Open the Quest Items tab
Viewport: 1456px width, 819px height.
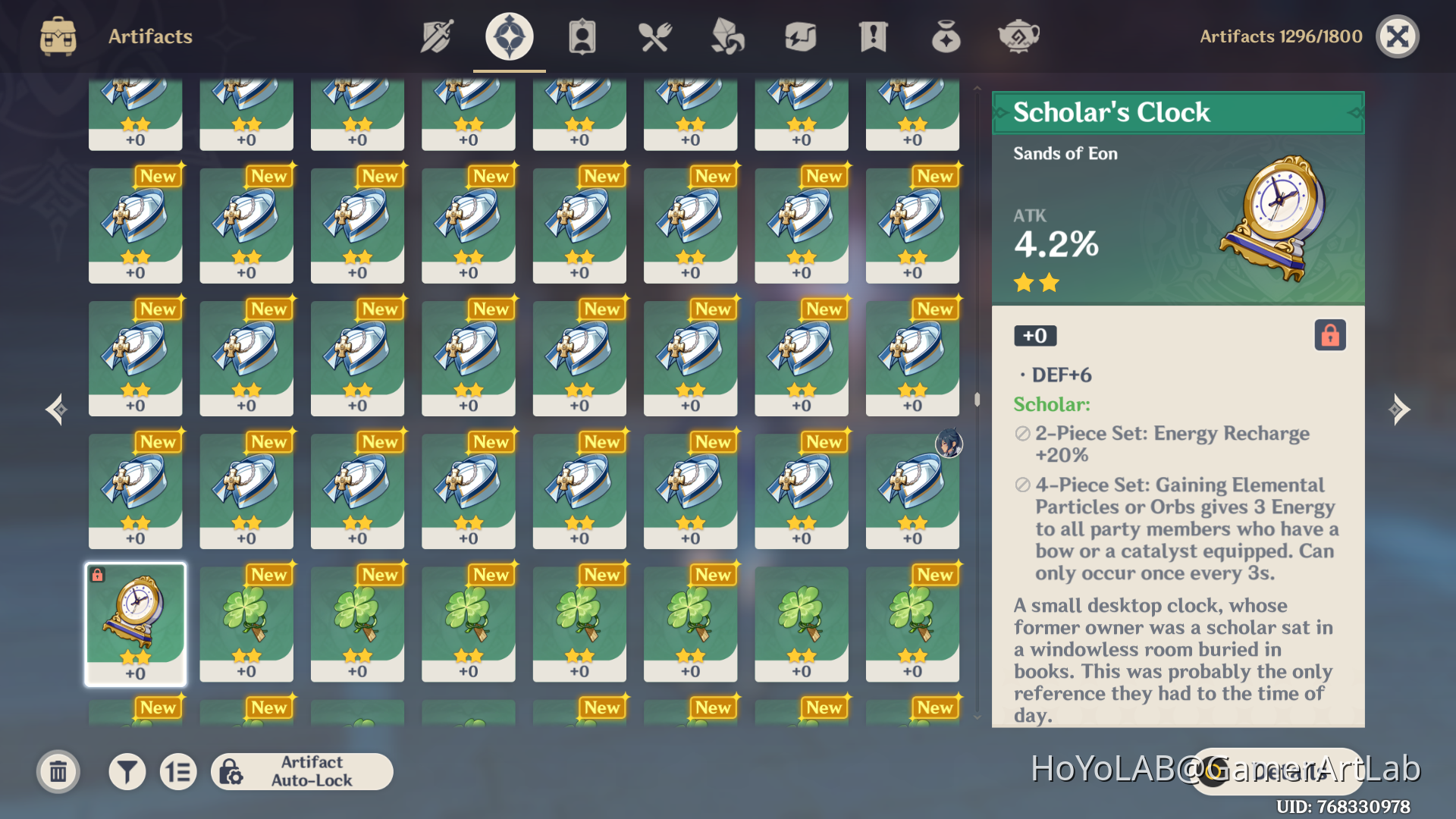pos(874,36)
